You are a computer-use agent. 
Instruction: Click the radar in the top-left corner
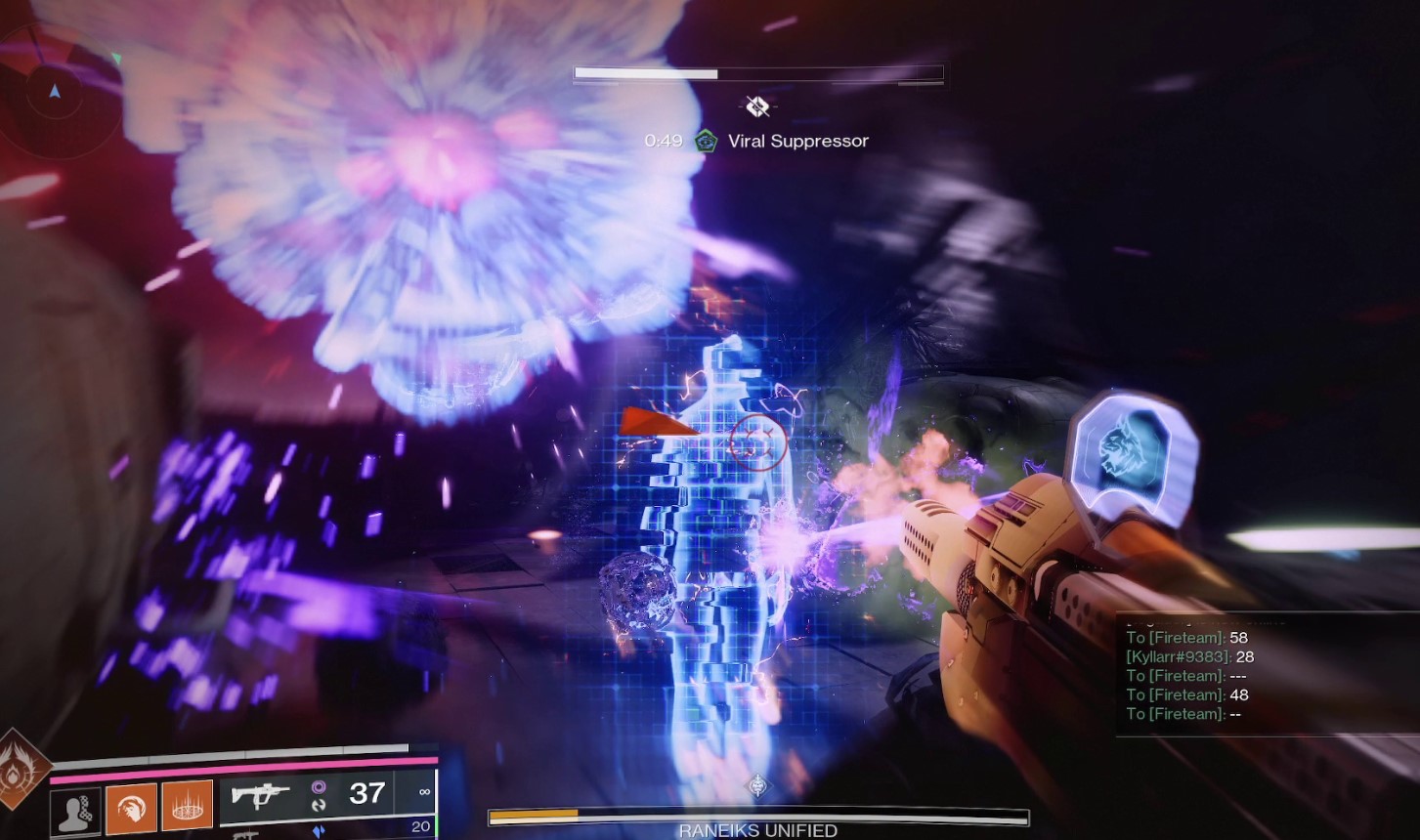[x=56, y=92]
